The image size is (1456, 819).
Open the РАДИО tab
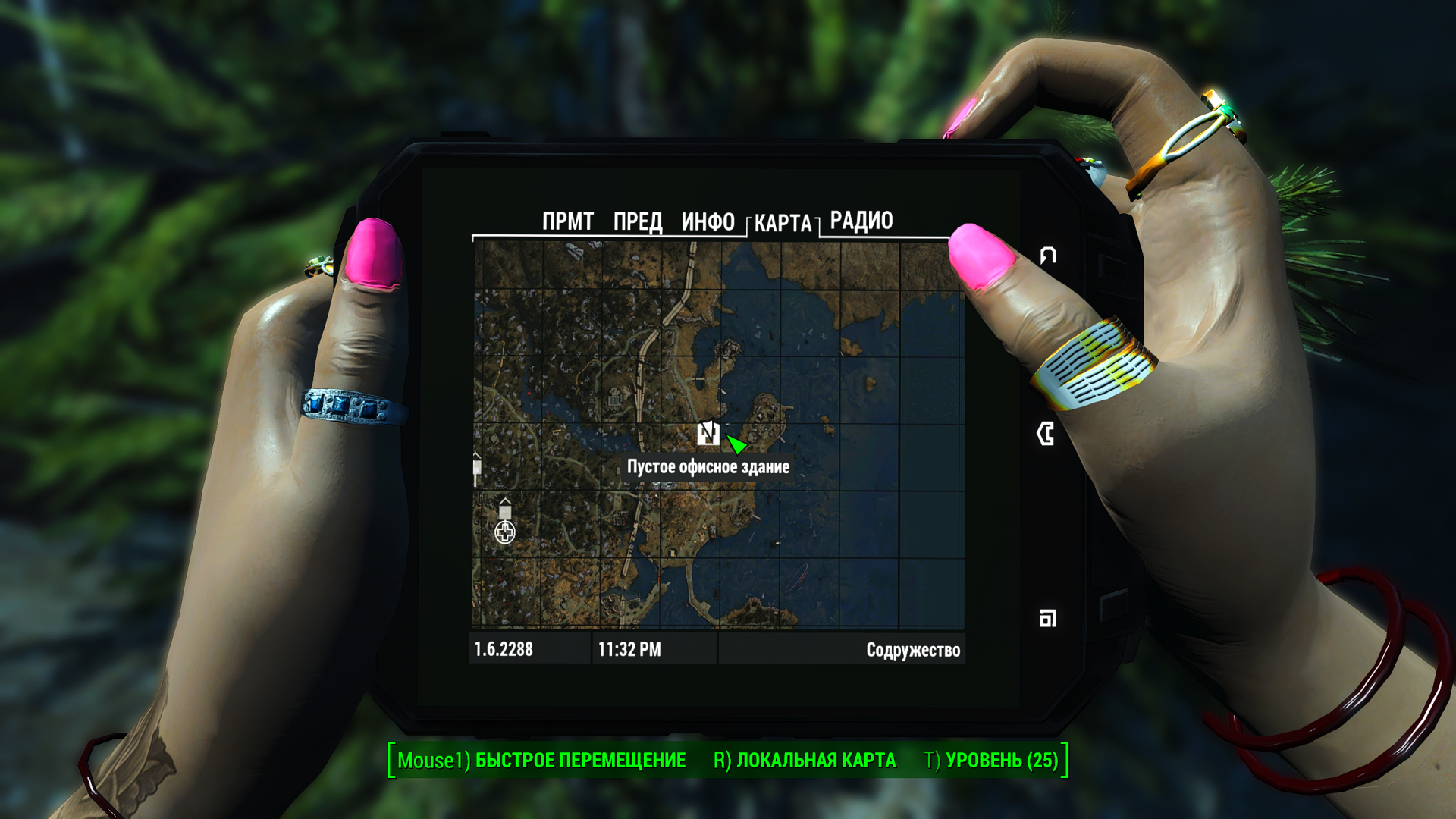tap(861, 221)
